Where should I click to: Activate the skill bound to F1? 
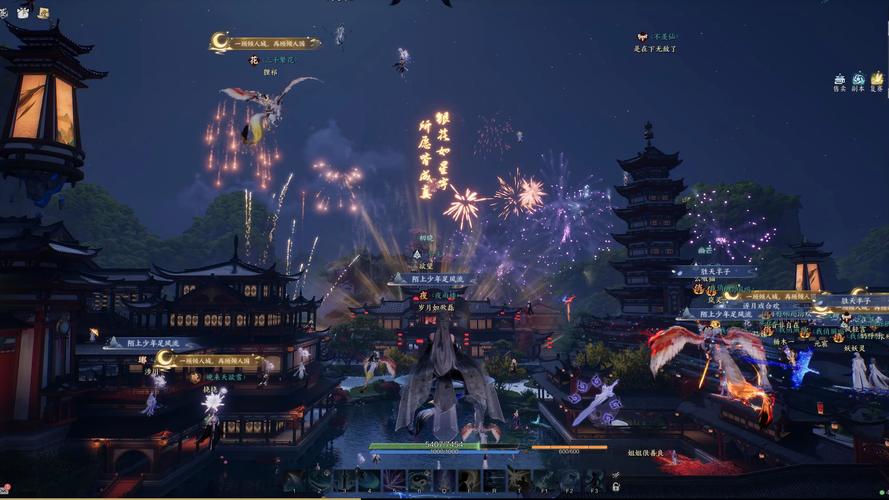544,481
